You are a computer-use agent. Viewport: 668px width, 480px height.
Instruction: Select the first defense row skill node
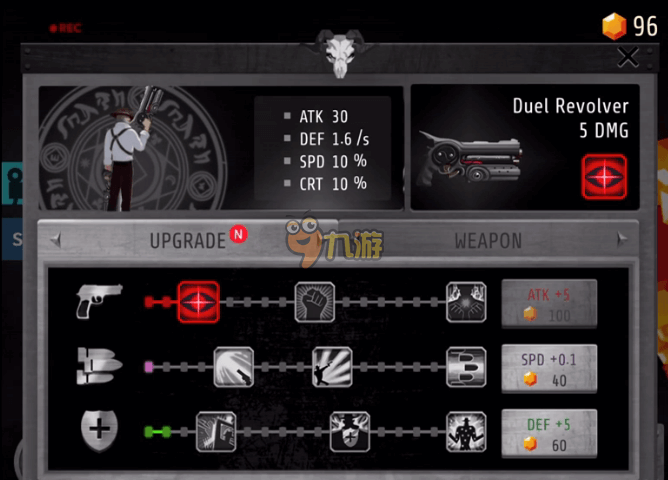click(215, 432)
